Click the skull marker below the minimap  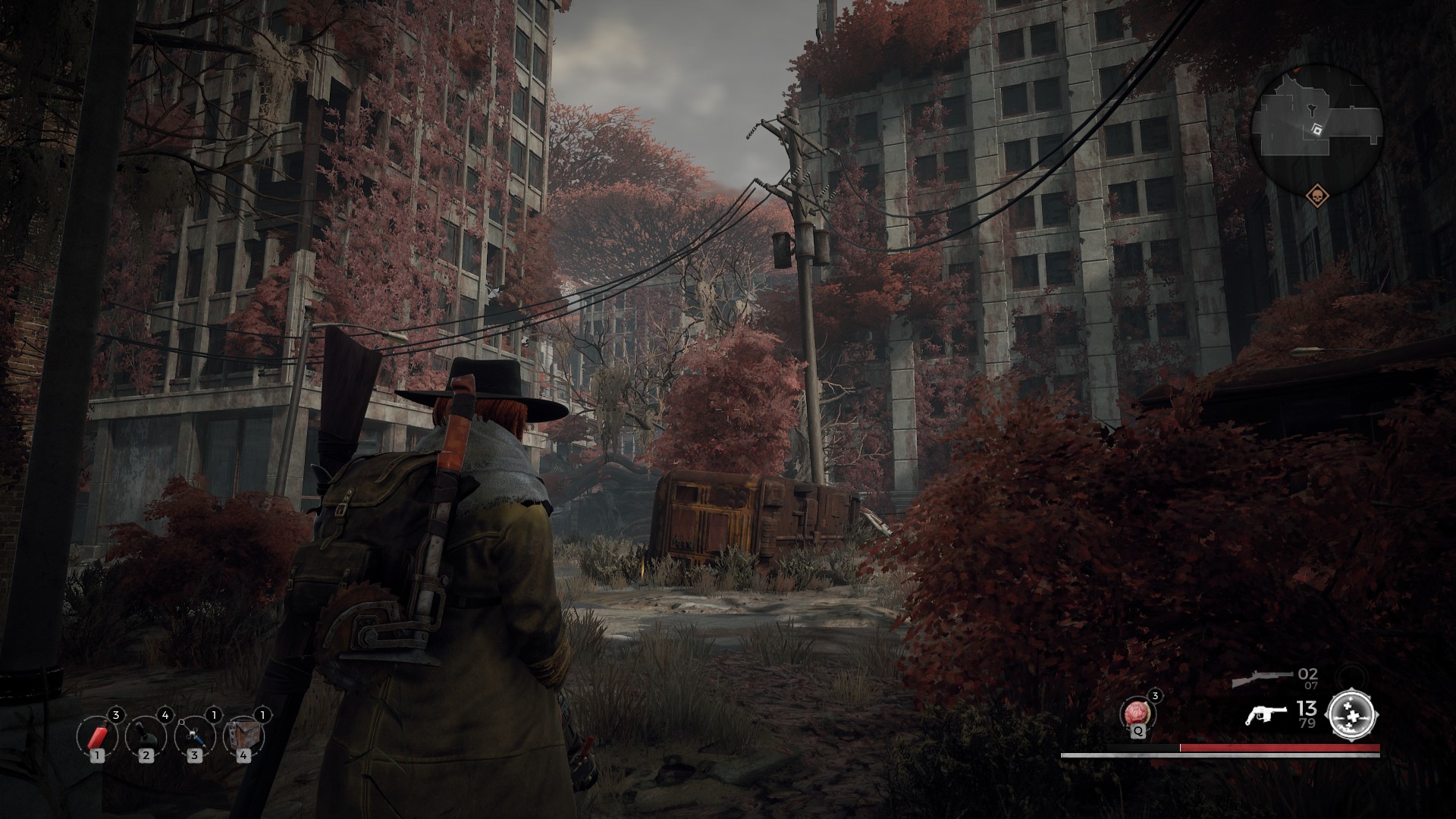pyautogui.click(x=1317, y=195)
